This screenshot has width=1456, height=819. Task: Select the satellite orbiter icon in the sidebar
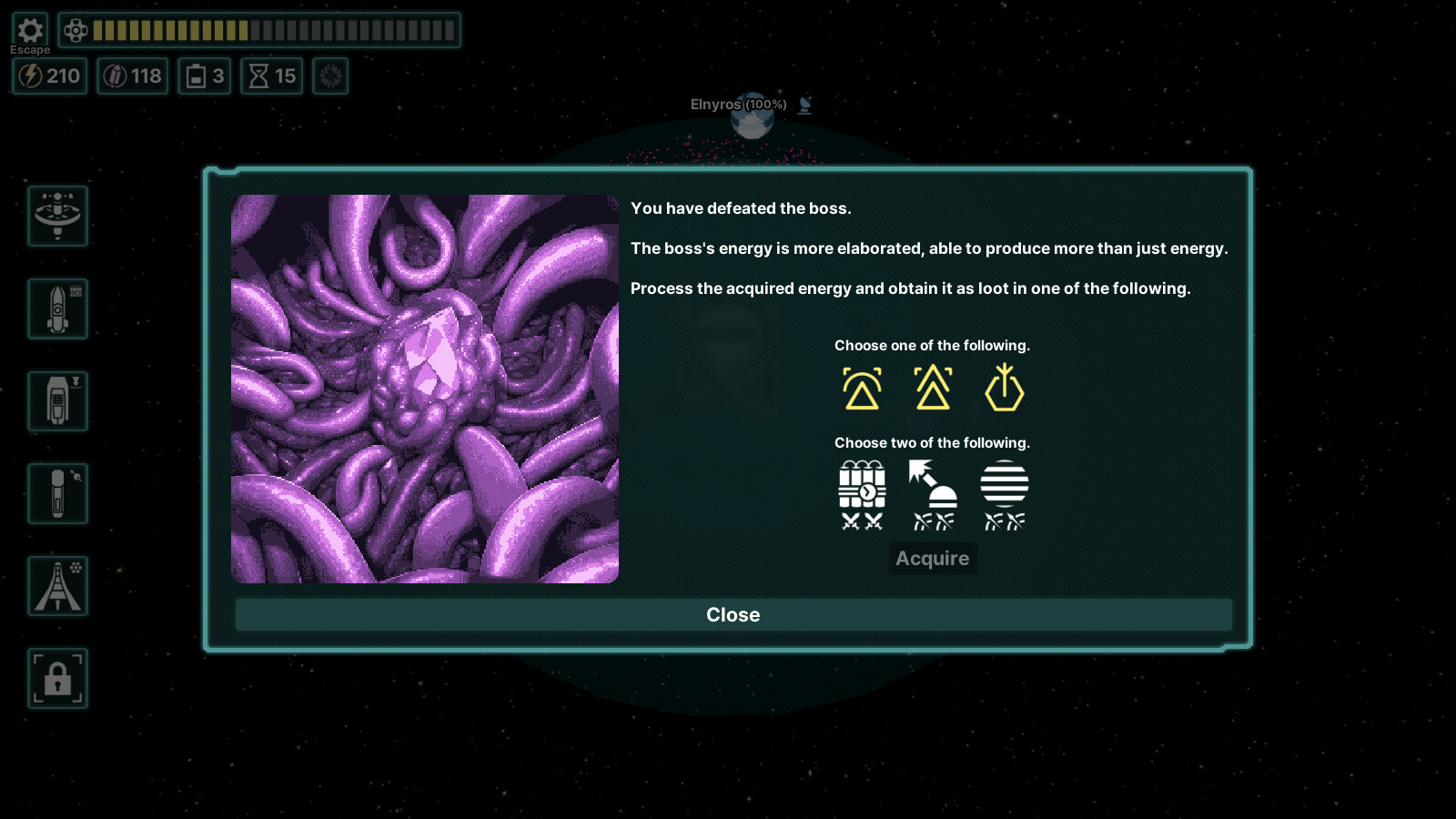(57, 217)
